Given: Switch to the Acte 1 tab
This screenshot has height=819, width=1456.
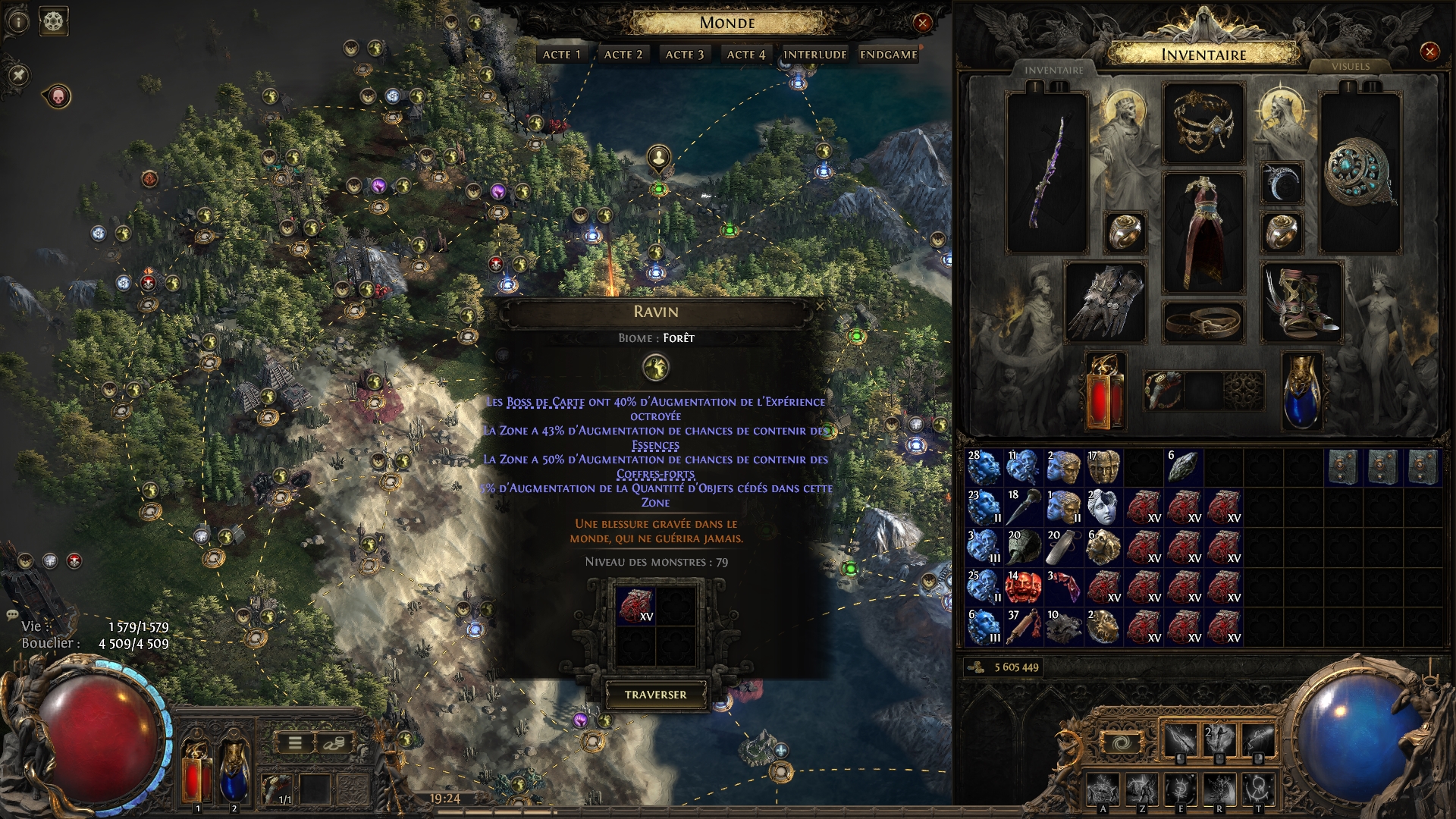Looking at the screenshot, I should (561, 55).
